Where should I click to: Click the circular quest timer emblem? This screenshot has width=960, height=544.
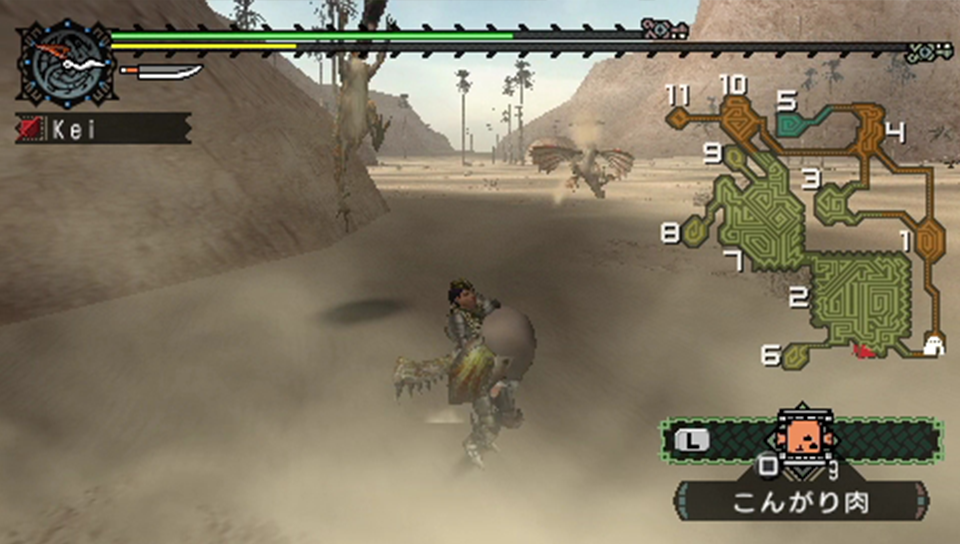[66, 63]
